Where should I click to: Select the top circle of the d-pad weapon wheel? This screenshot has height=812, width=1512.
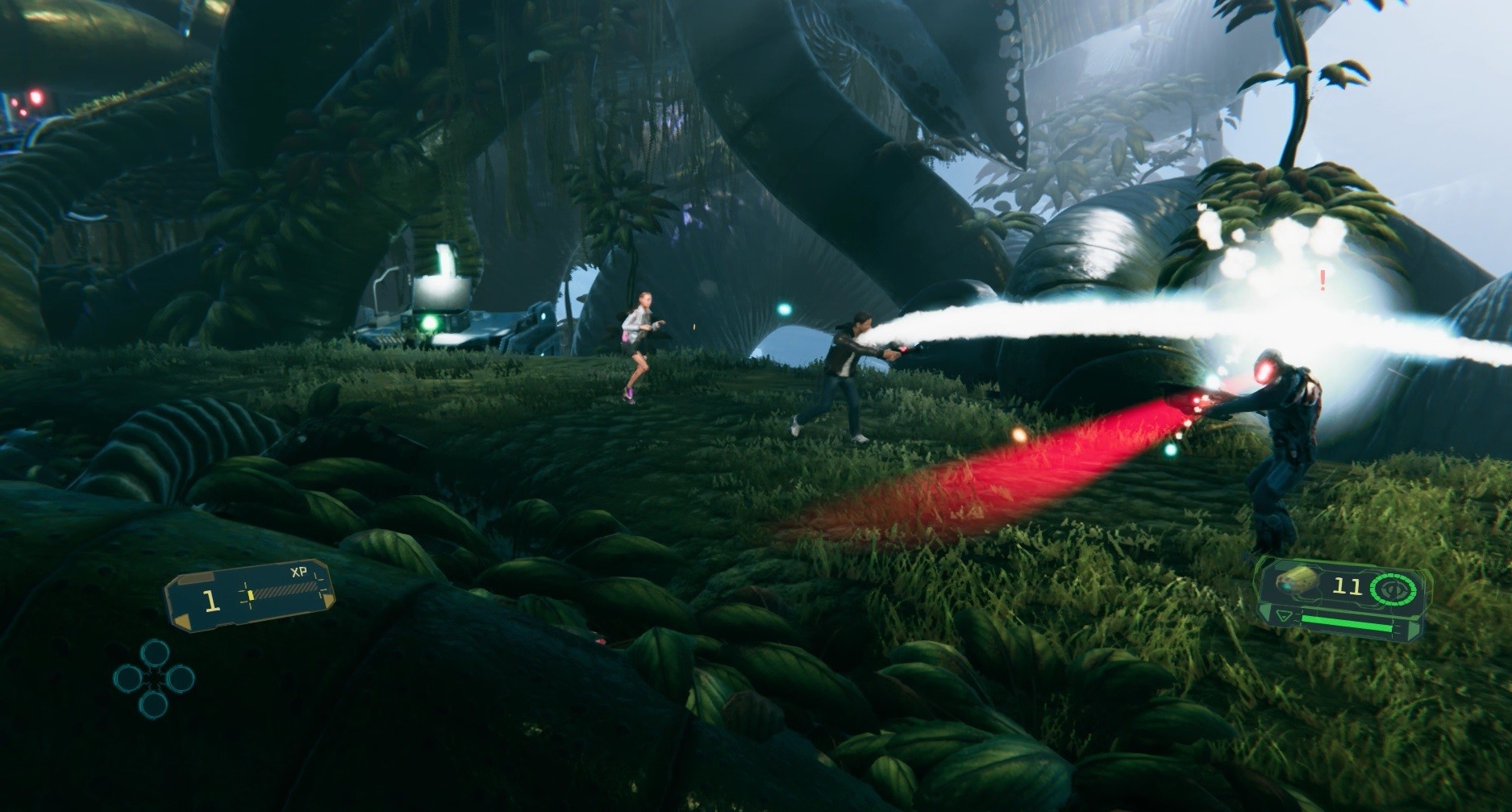coord(154,652)
